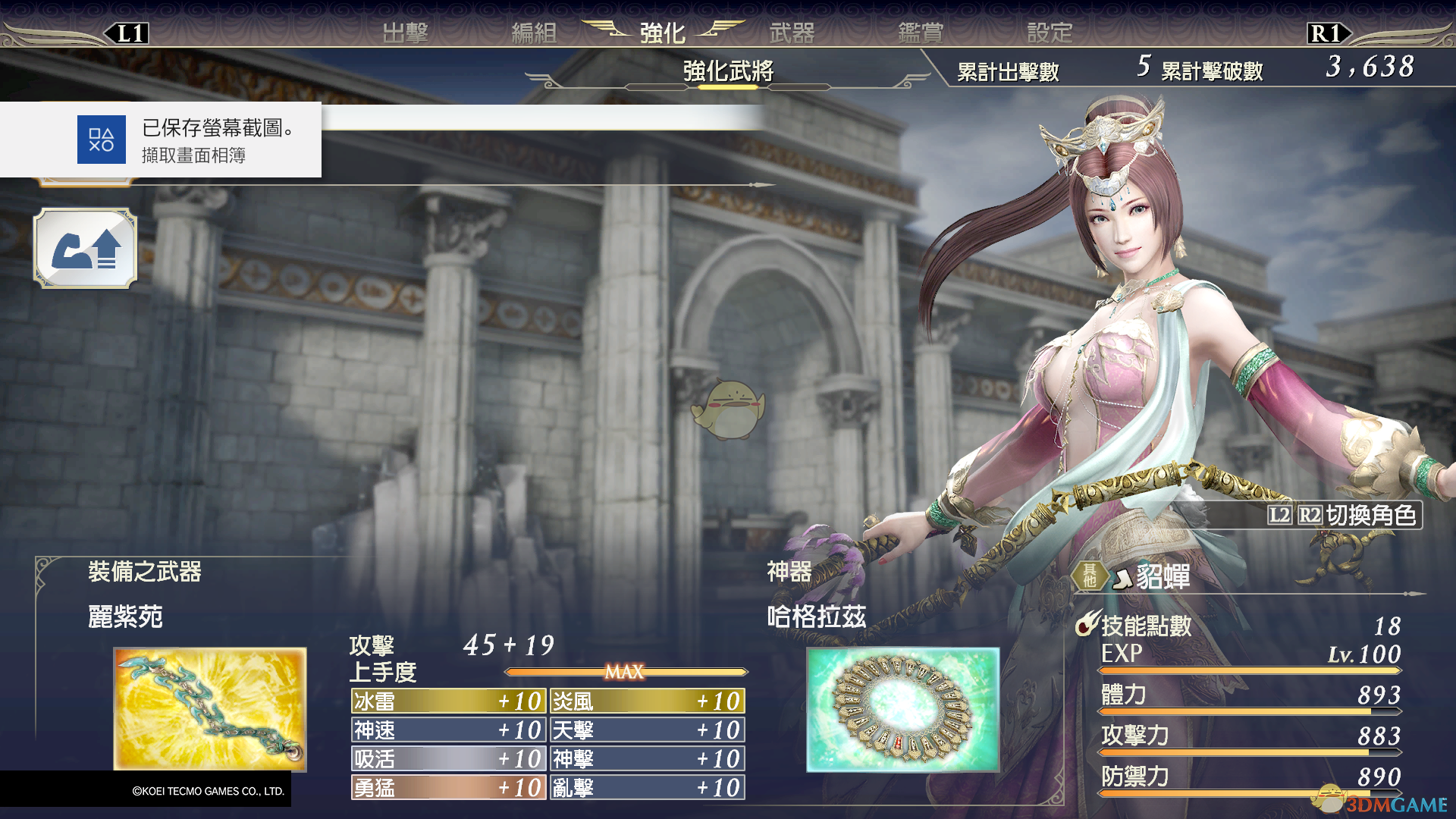Choose the 炎風 weapon attribute
The image size is (1456, 819).
(x=647, y=701)
